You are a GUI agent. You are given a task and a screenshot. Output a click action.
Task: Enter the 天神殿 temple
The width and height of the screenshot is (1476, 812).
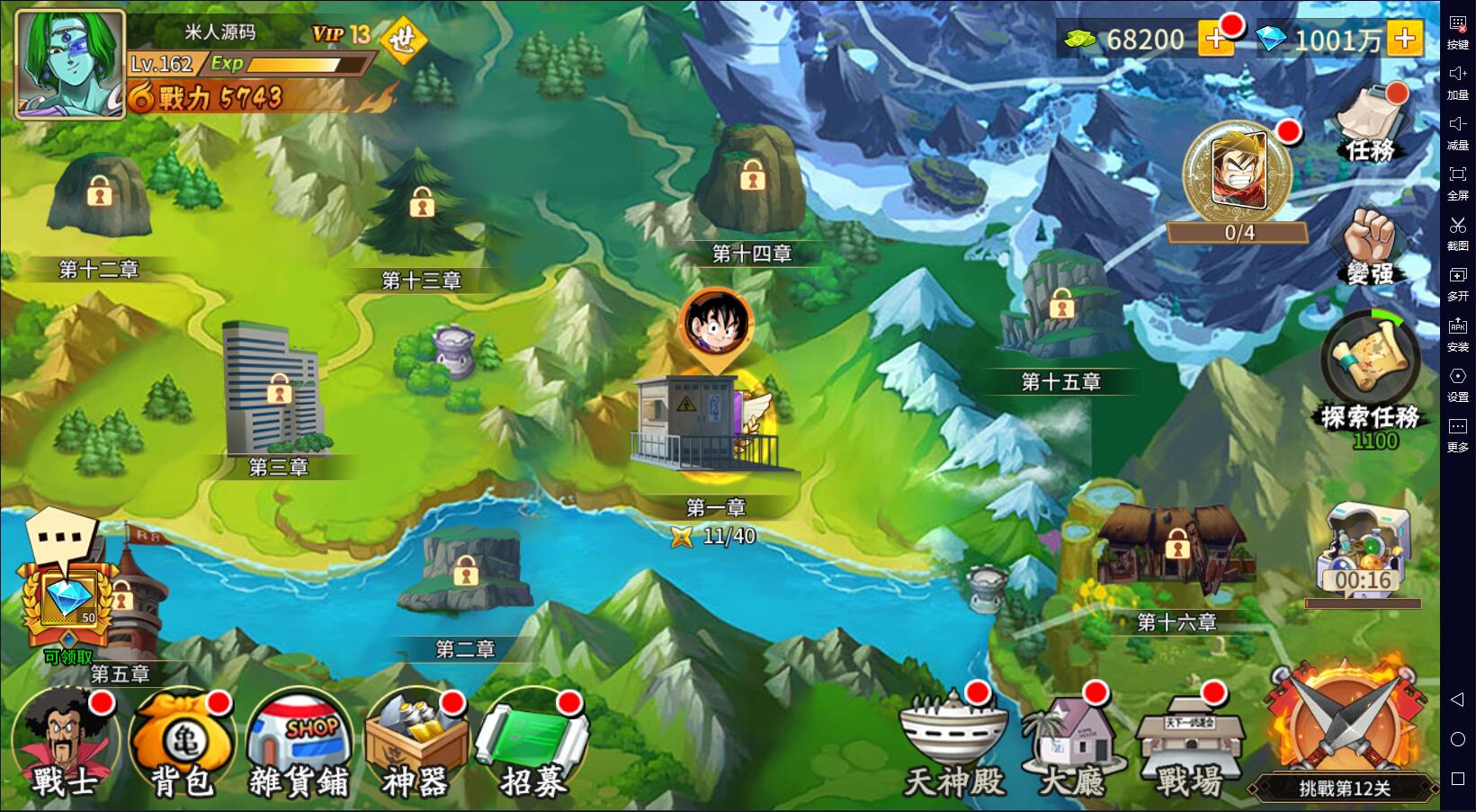point(953,744)
